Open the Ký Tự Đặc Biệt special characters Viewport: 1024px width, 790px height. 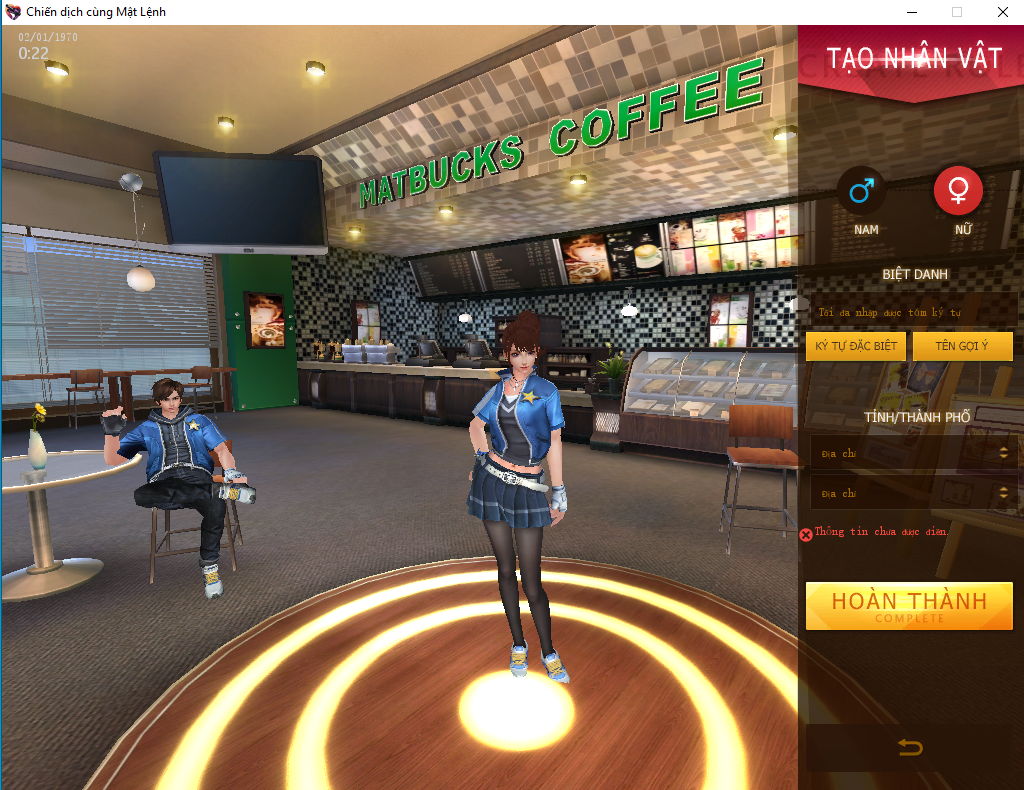coord(855,347)
